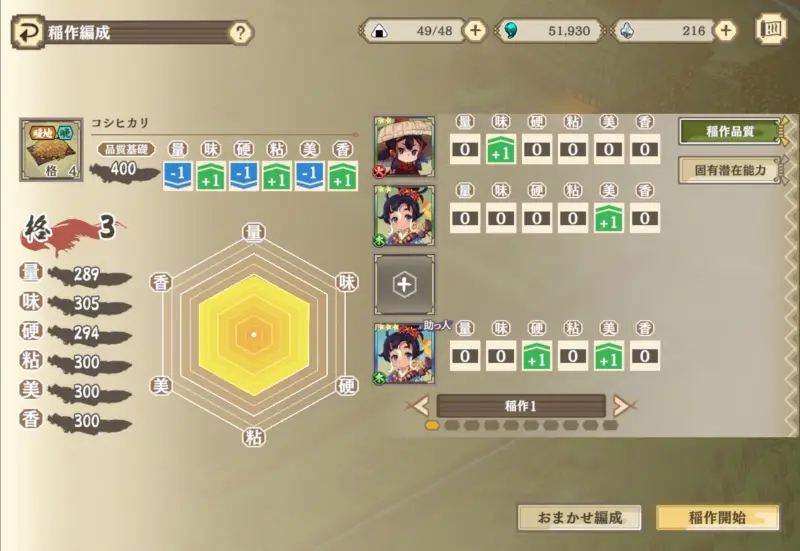
Task: Go to the previous rice formation
Action: point(421,405)
